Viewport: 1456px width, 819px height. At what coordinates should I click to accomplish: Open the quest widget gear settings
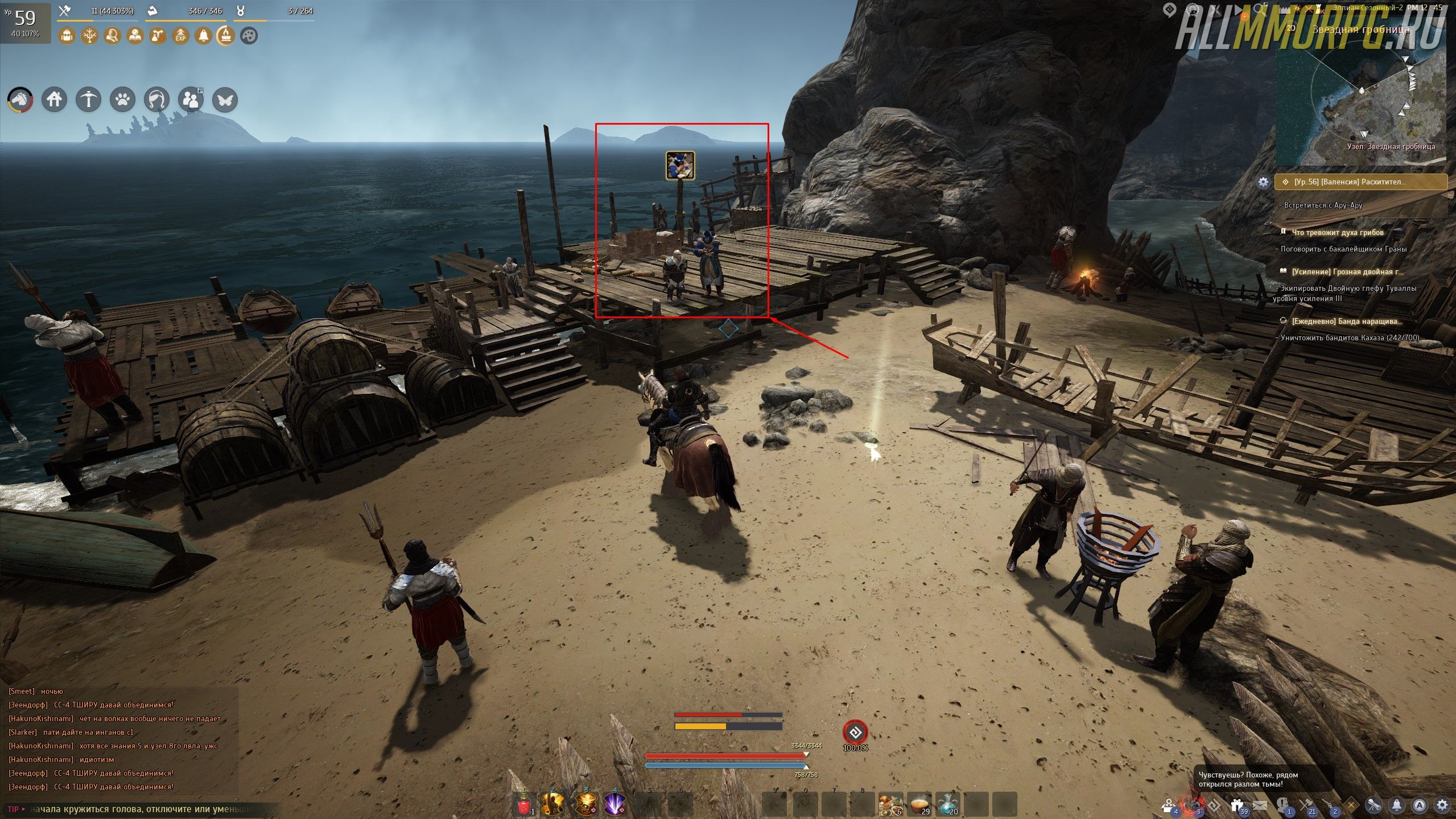click(1263, 182)
